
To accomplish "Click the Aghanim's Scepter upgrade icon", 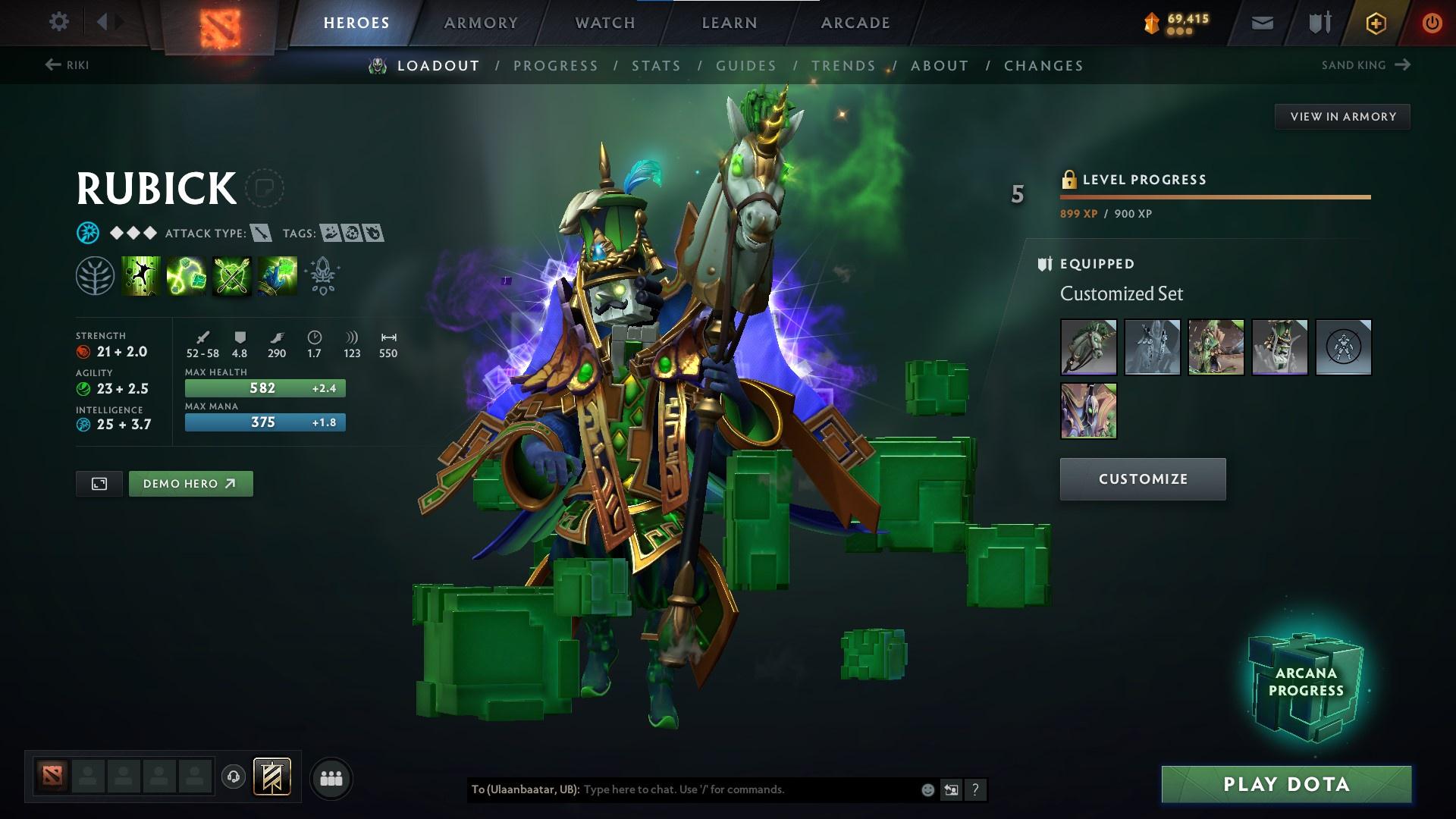I will coord(322,275).
